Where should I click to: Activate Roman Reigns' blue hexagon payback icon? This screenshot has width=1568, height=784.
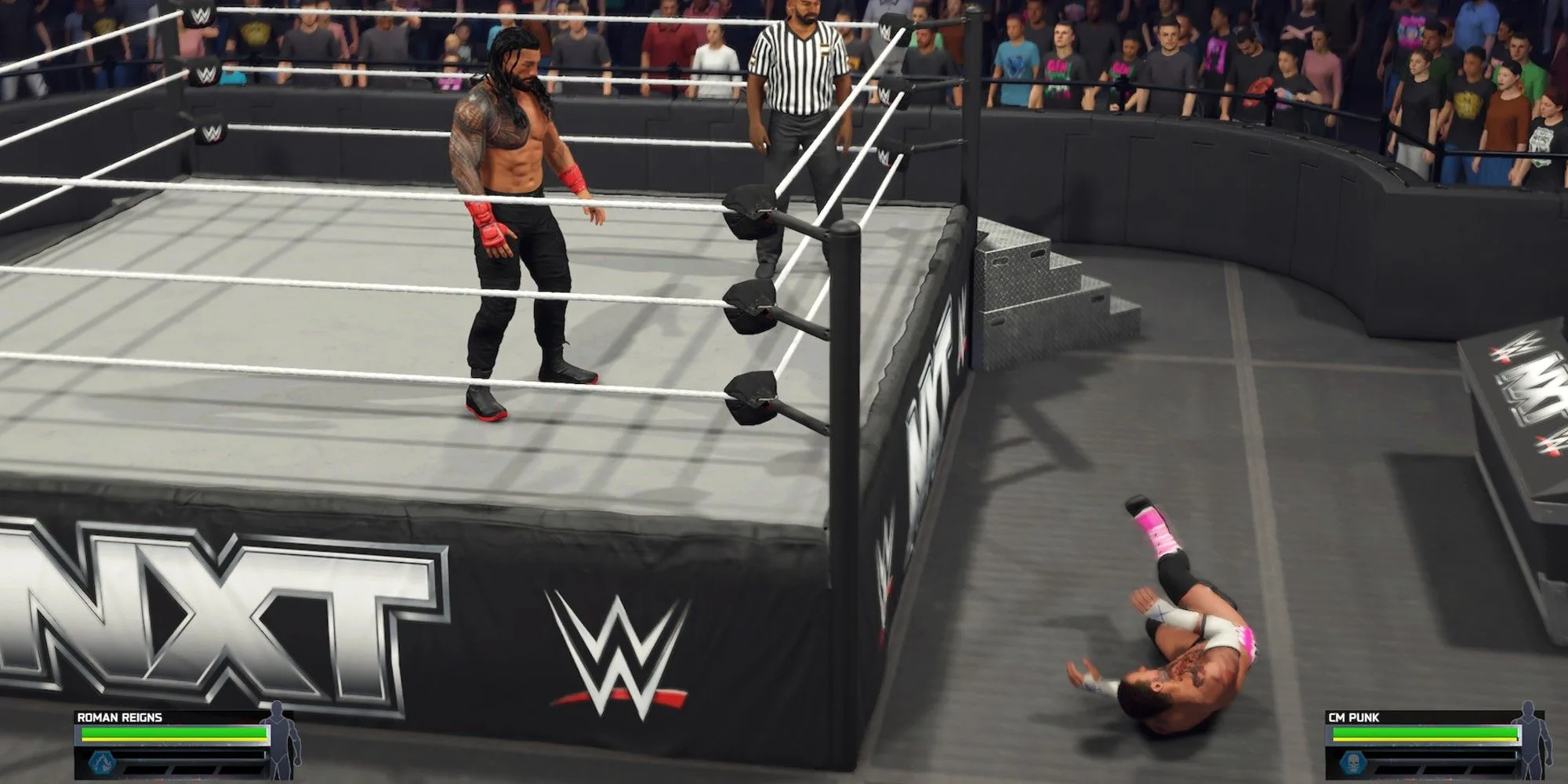click(x=100, y=762)
